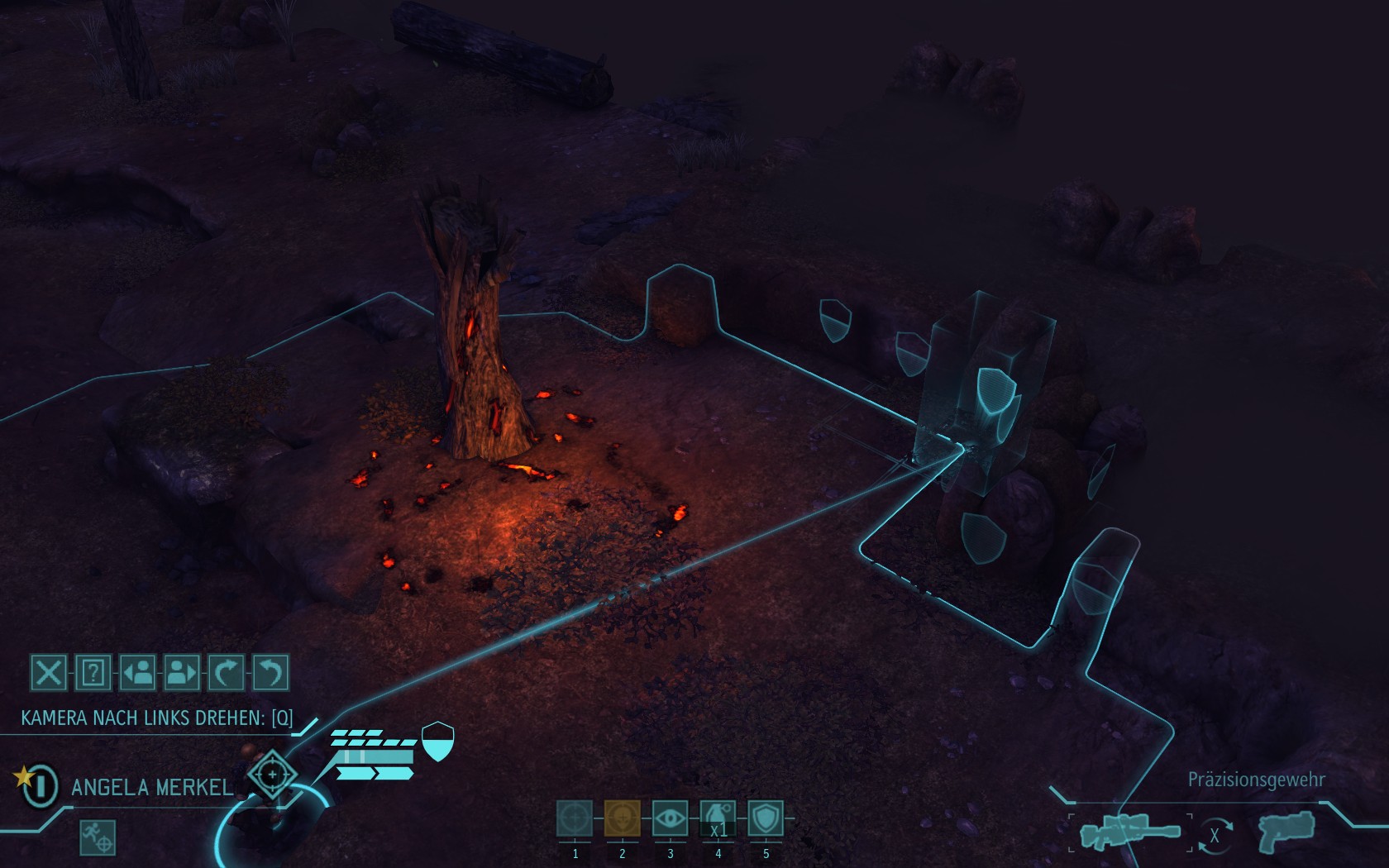Image resolution: width=1389 pixels, height=868 pixels.
Task: Select the grenade ability
Action: tap(718, 818)
